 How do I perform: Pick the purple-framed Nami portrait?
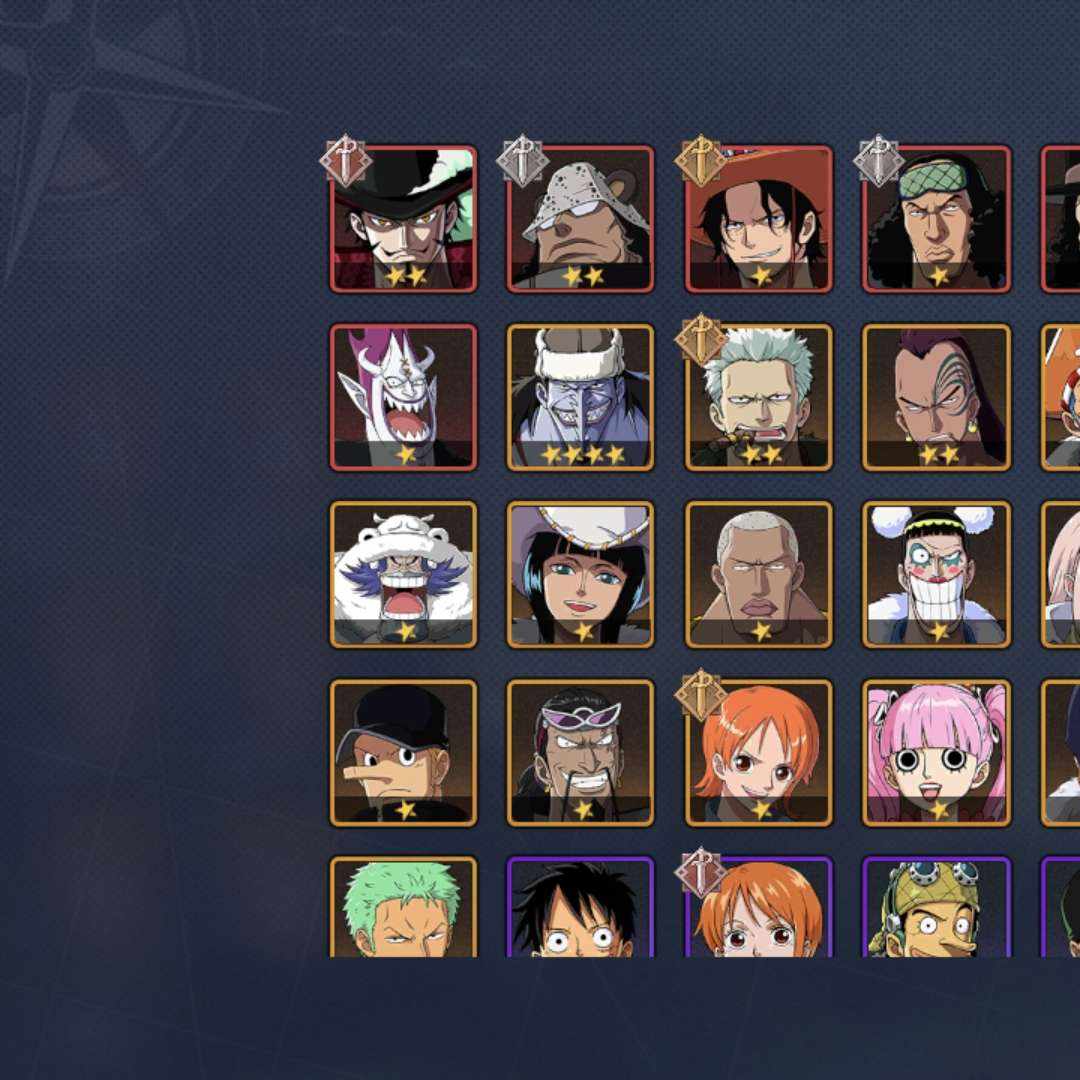point(758,907)
